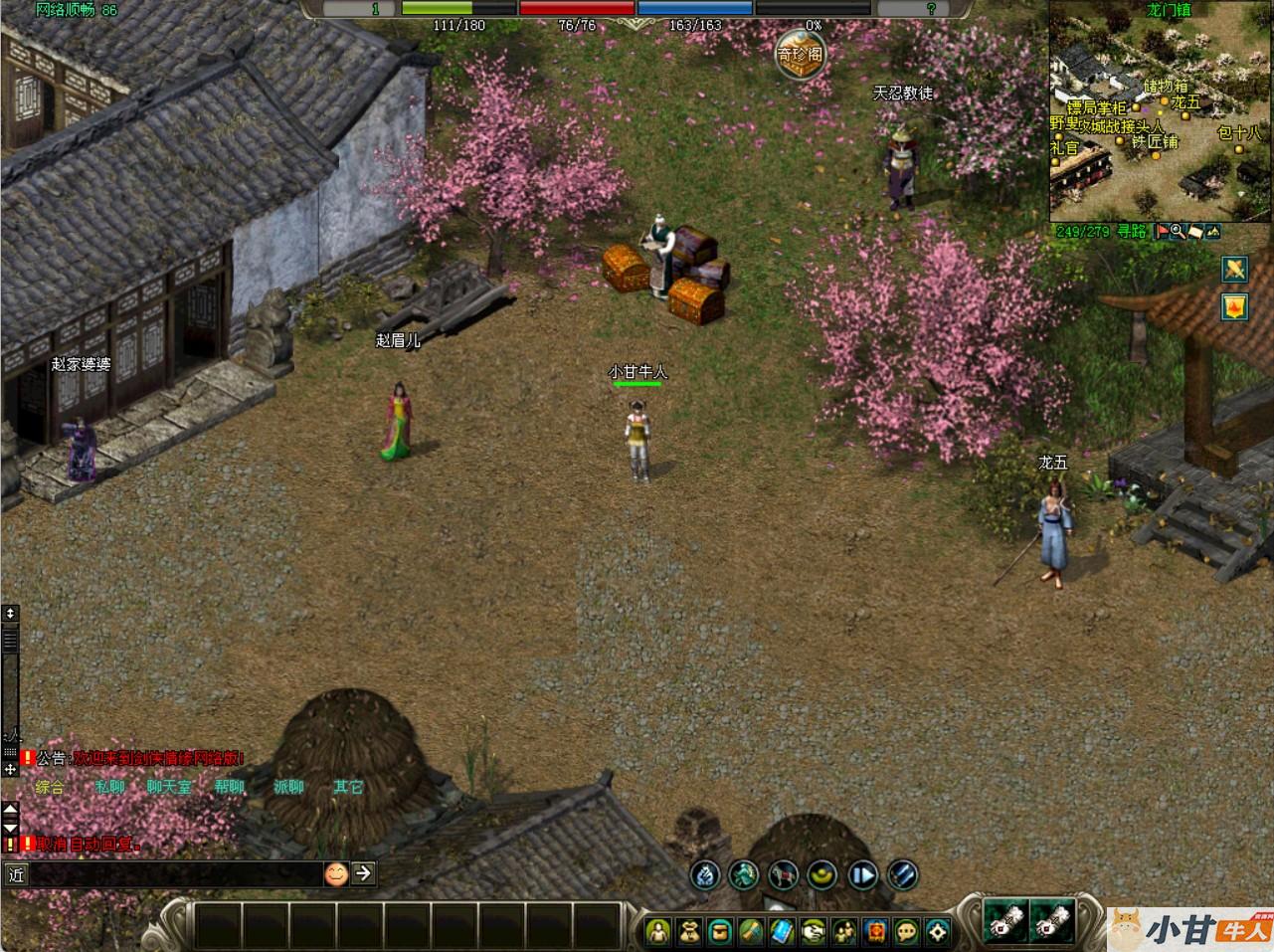This screenshot has height=952, width=1274.
Task: Change the 近 chat channel selector
Action: pos(15,875)
